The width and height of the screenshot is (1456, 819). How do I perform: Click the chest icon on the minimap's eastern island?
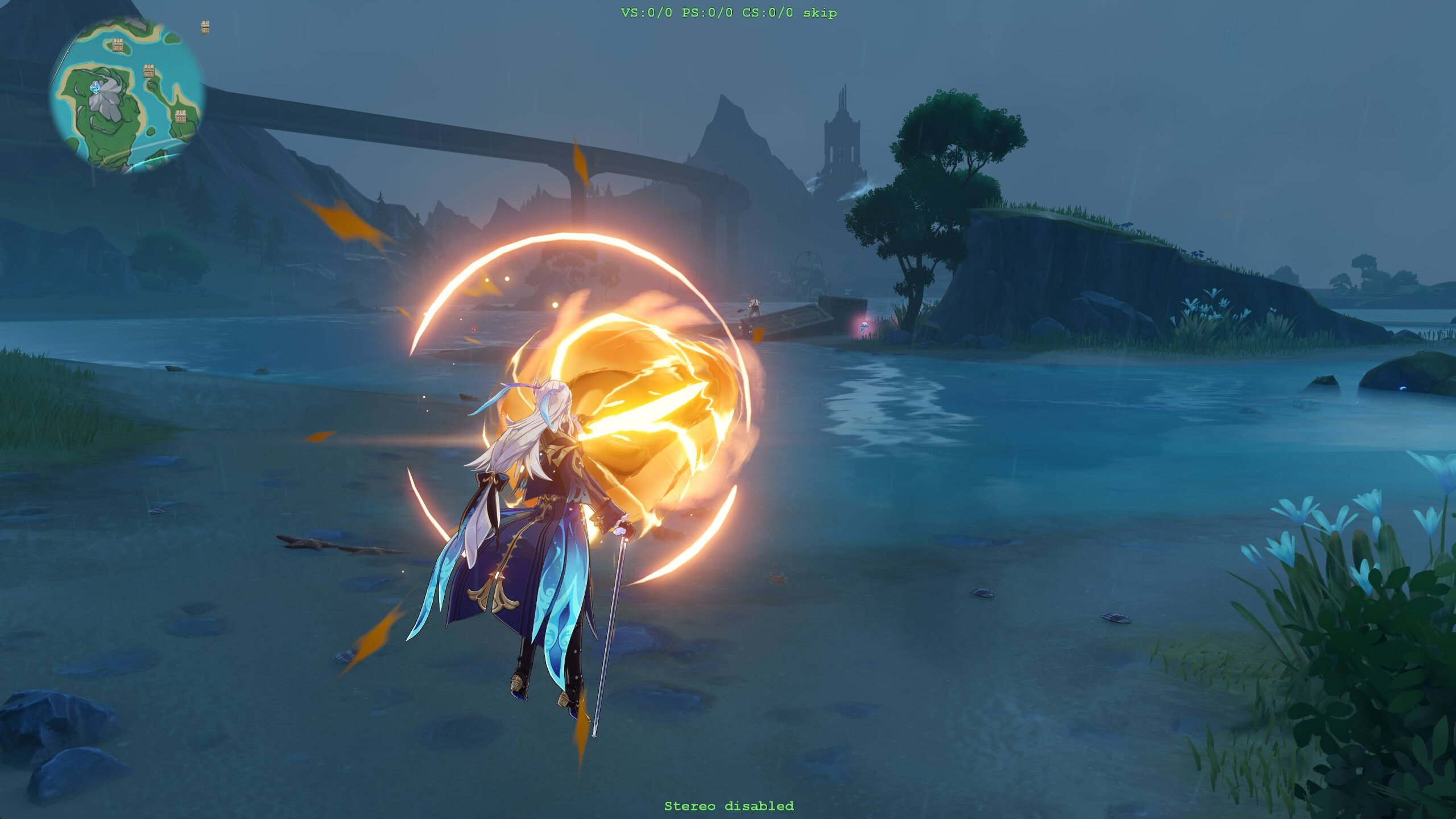181,115
